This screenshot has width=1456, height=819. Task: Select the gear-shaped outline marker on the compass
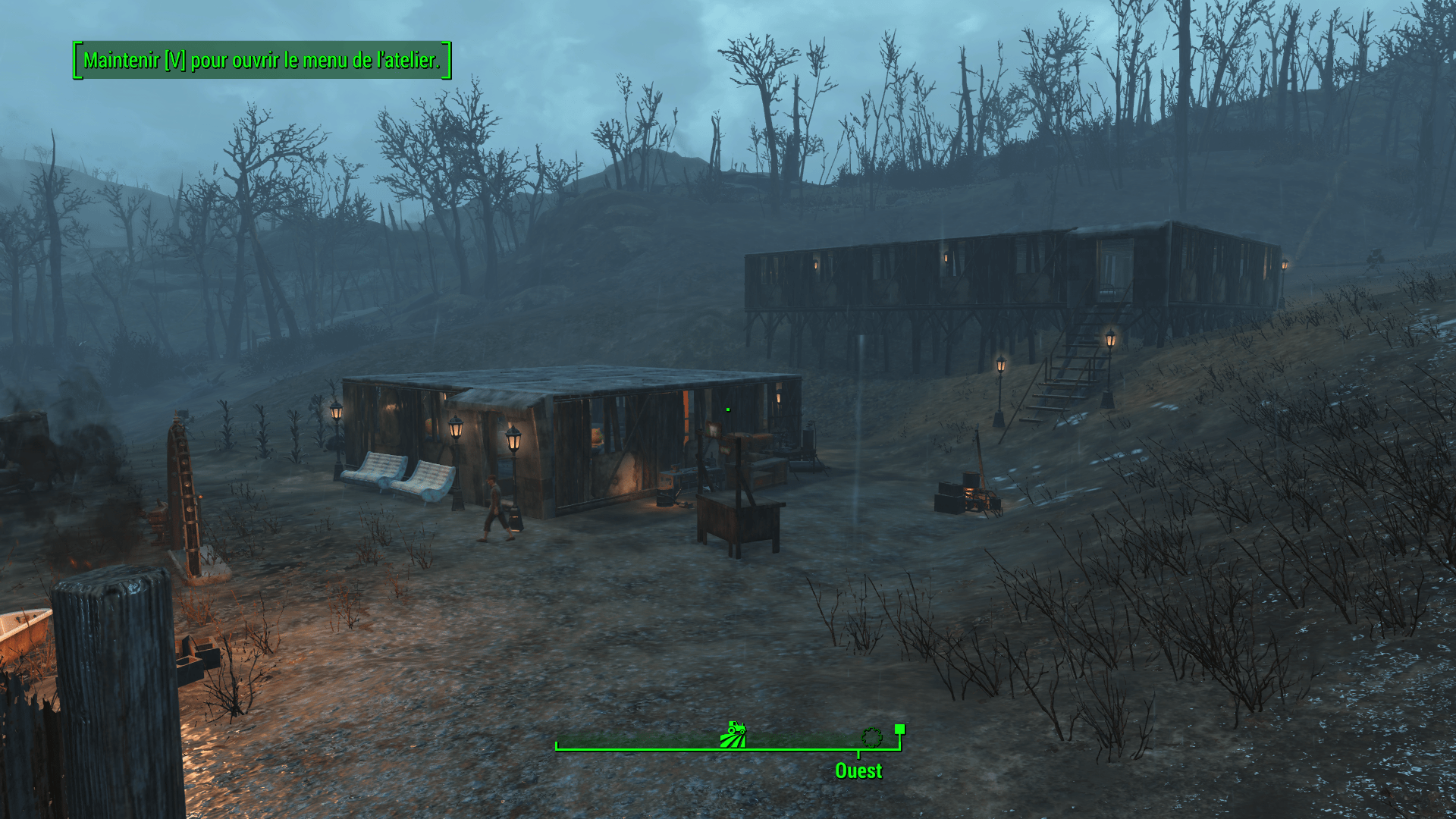871,736
